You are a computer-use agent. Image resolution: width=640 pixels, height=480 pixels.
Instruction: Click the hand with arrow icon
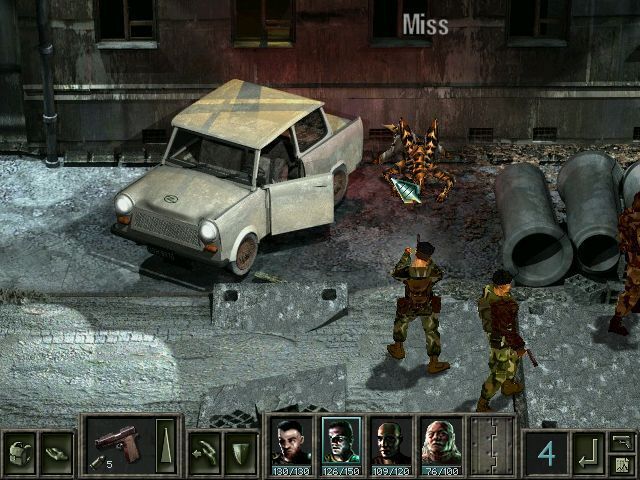tap(205, 446)
